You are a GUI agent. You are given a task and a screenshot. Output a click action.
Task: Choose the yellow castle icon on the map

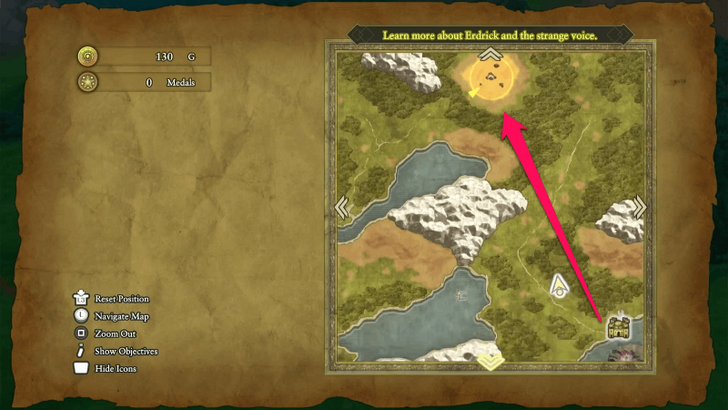point(615,327)
